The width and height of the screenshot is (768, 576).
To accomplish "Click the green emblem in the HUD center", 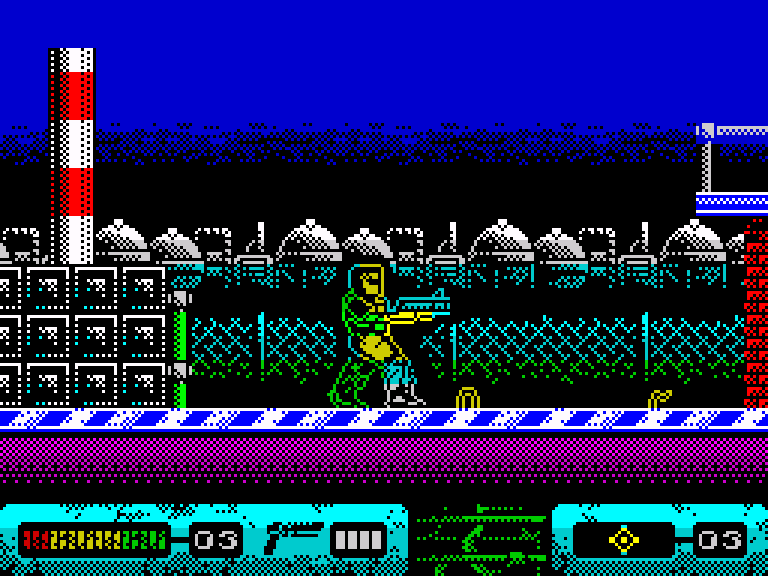I will 480,540.
